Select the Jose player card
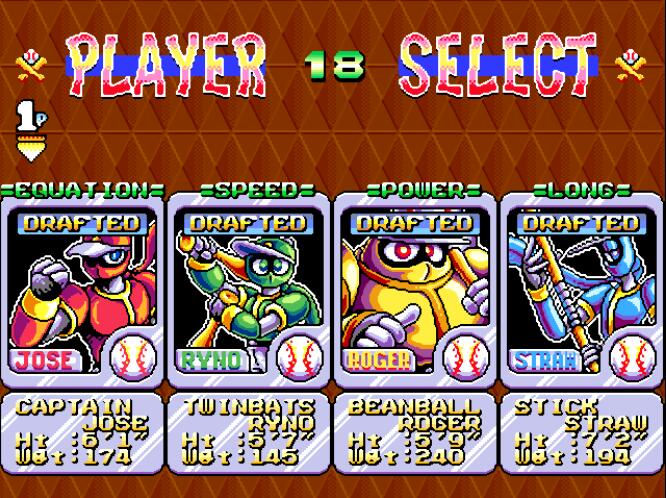Screen dimensions: 666x498 pyautogui.click(x=84, y=290)
